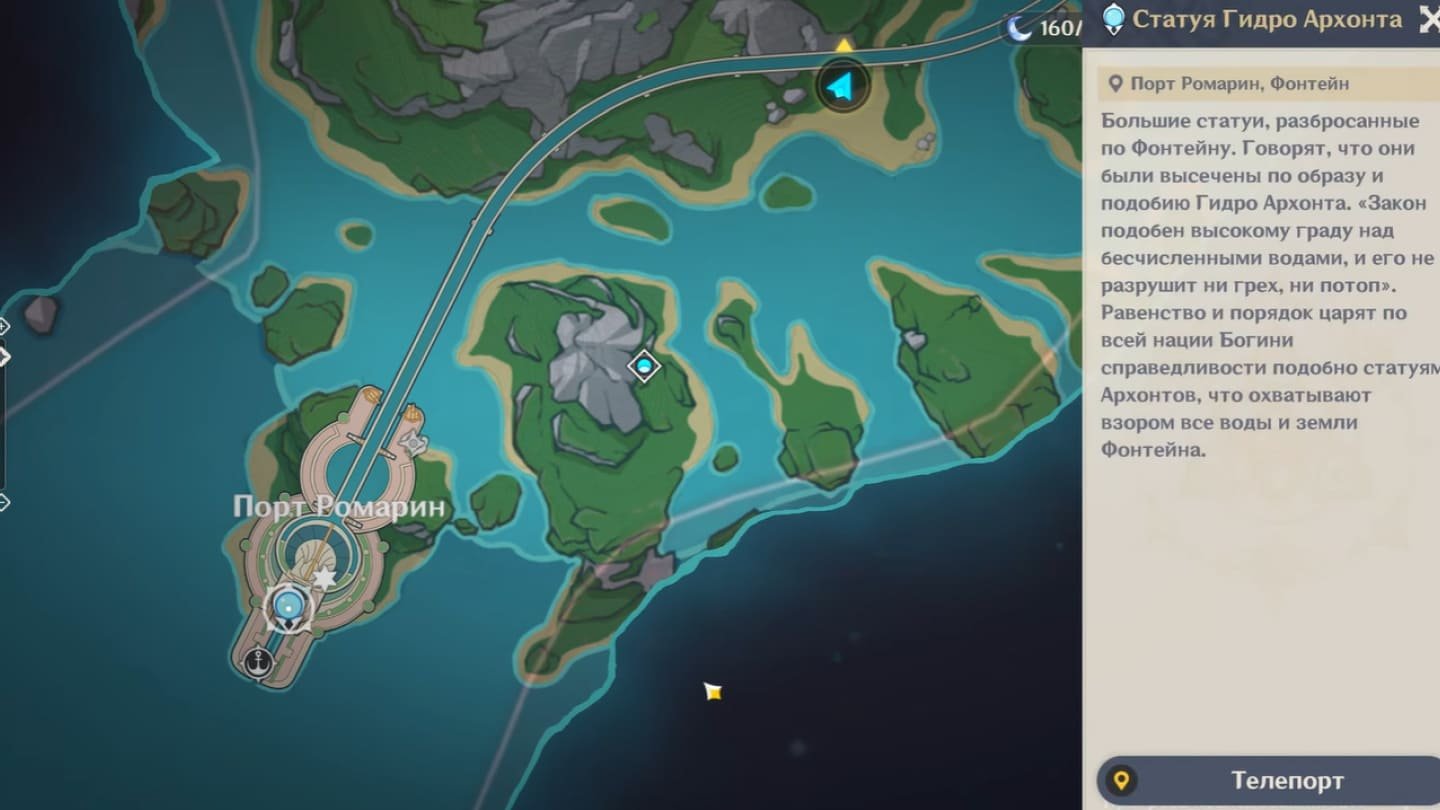Select the white star marker in Port Romarin
Image resolution: width=1440 pixels, height=810 pixels.
323,578
